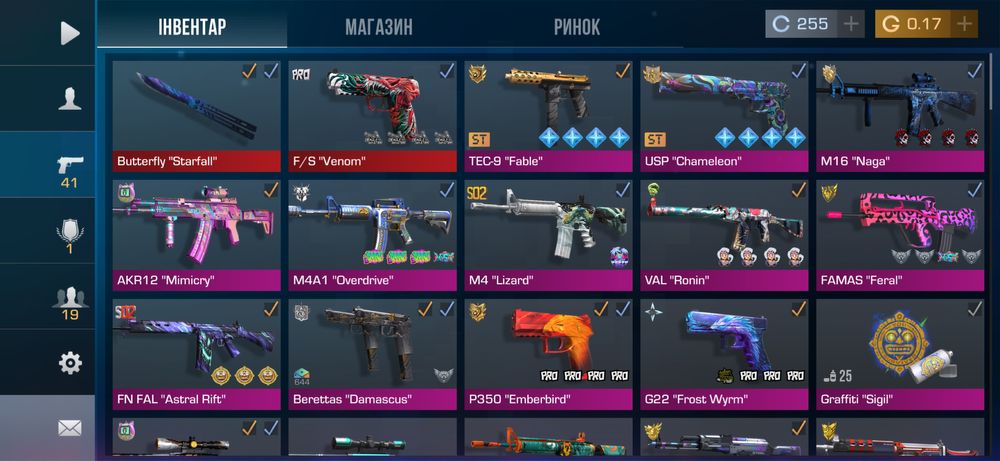The image size is (1000, 461).
Task: Open the МАГАЗИН shop tab
Action: (x=379, y=27)
